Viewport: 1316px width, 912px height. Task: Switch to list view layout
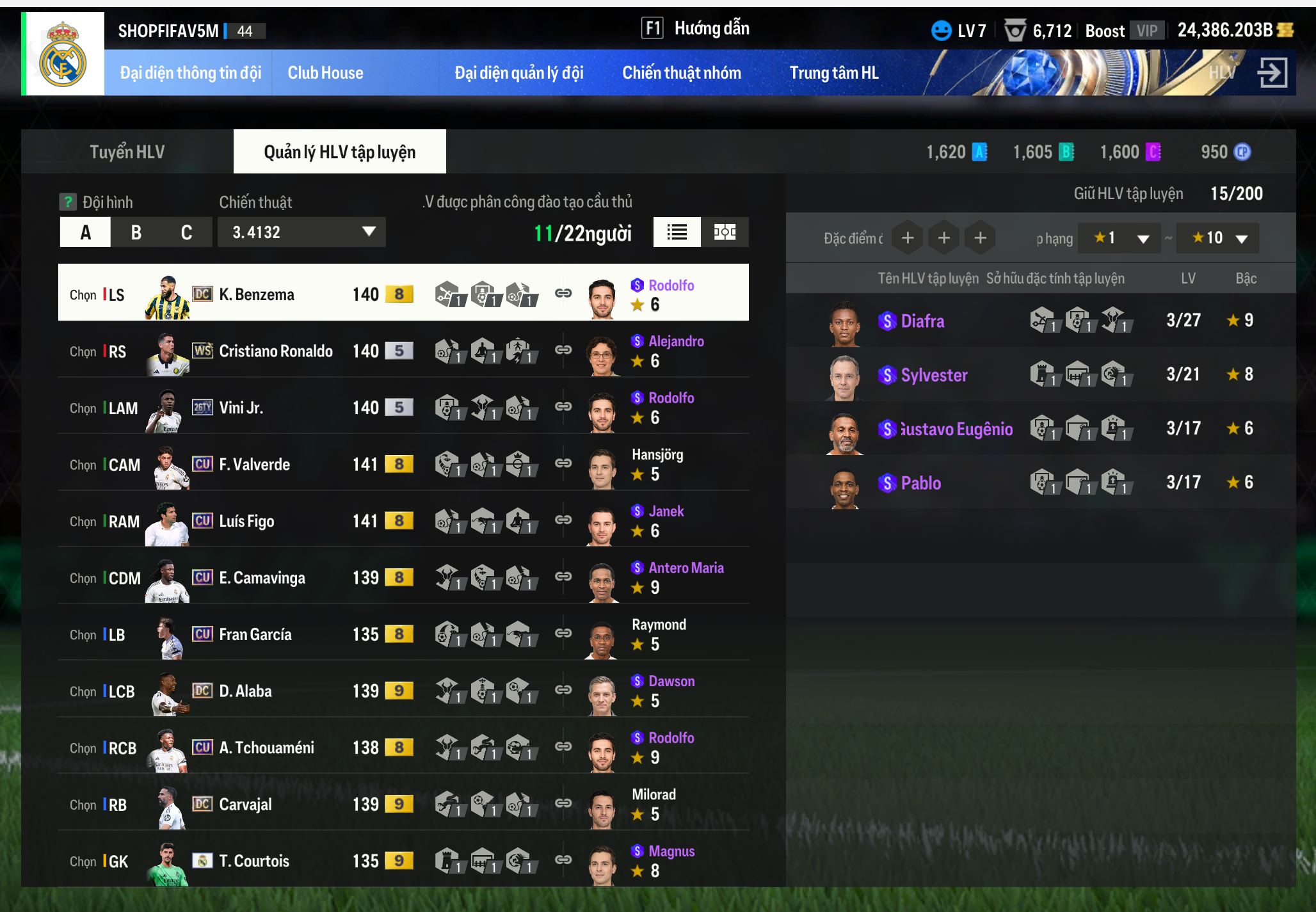click(677, 232)
